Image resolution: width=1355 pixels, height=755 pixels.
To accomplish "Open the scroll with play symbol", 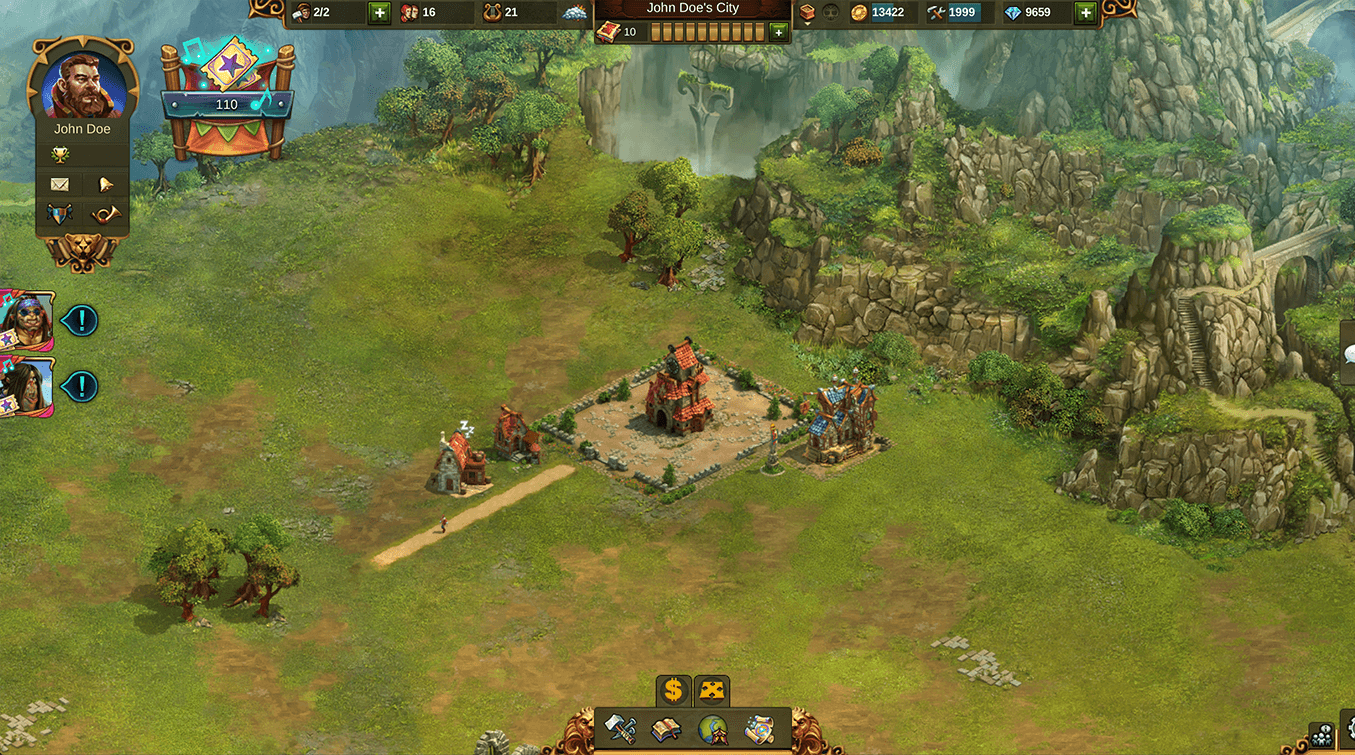I will pos(760,730).
